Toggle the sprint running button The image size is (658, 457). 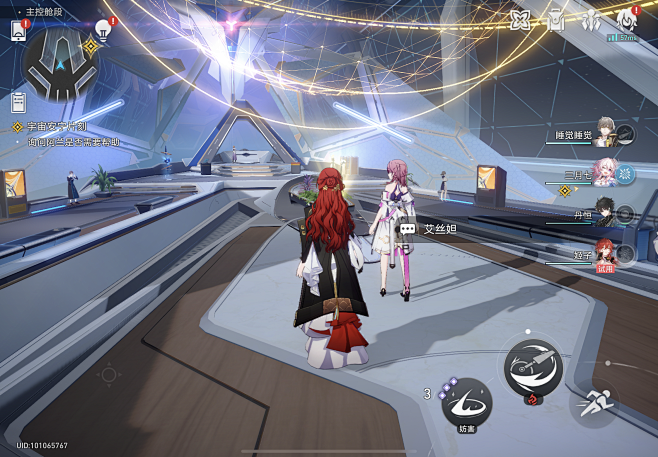593,405
